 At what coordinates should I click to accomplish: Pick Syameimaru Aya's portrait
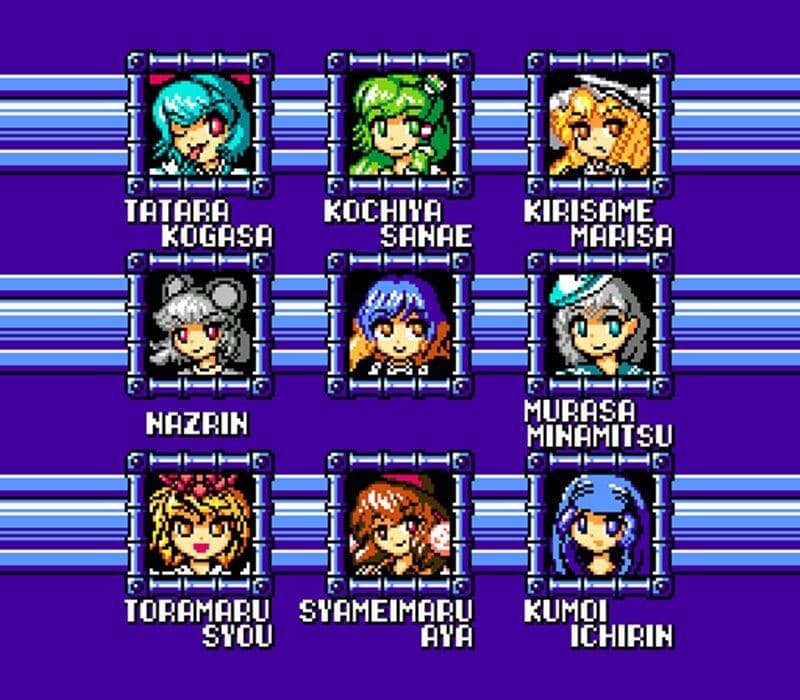pyautogui.click(x=400, y=524)
